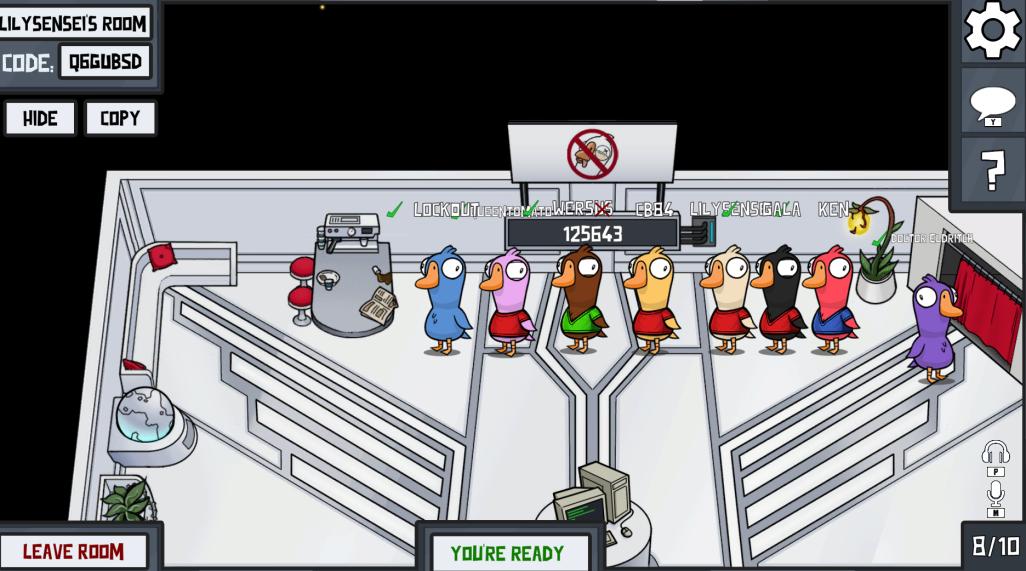Hide the room code
Viewport: 1026px width, 571px height.
(x=40, y=118)
